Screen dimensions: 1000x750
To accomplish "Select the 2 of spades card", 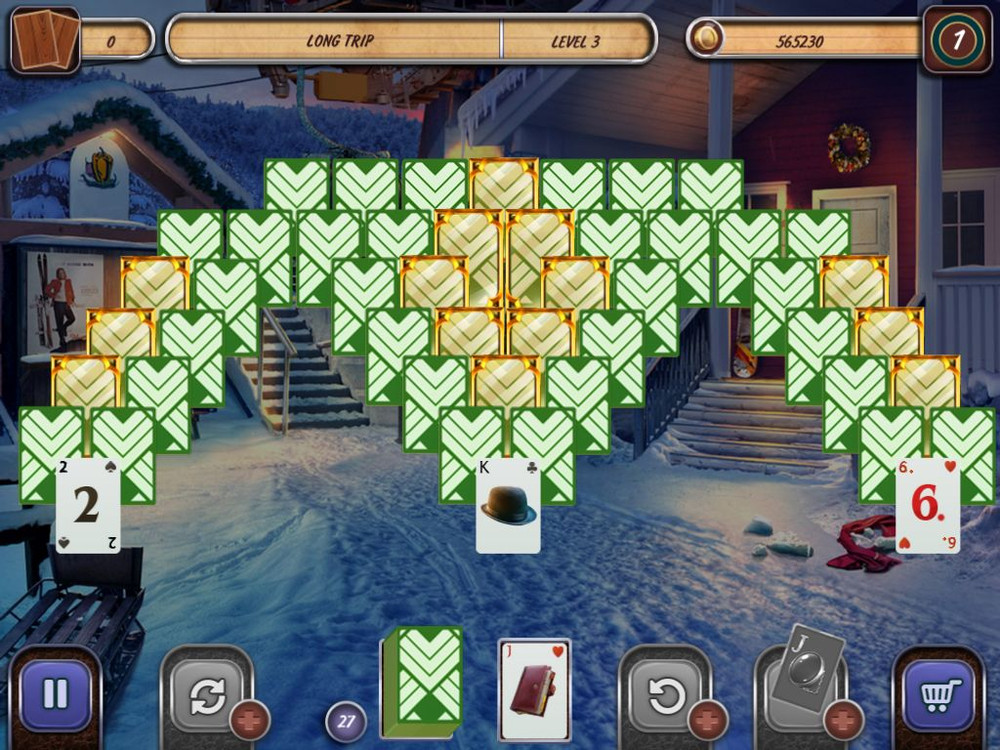I will coord(88,506).
